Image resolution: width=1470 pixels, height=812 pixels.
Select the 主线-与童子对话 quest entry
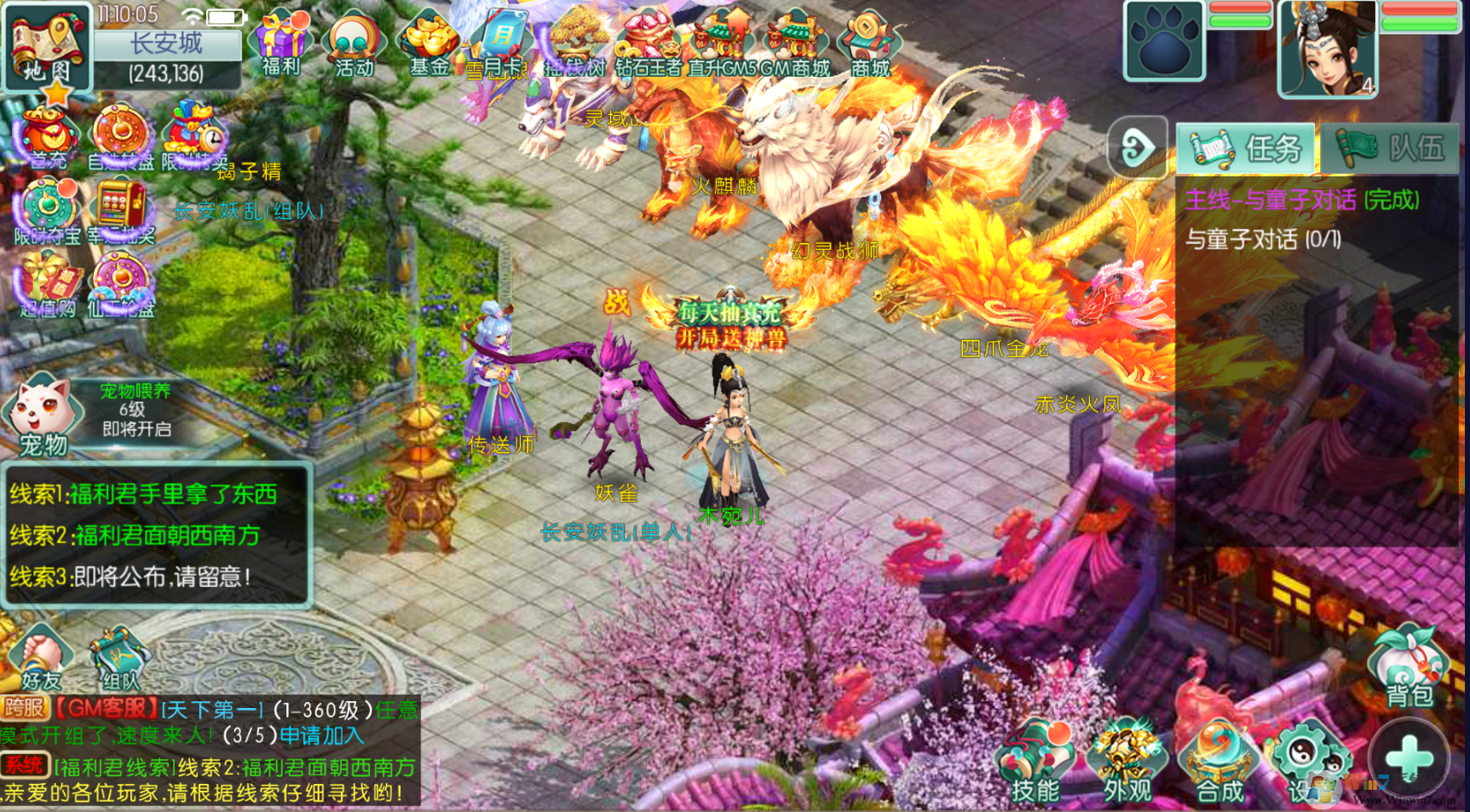point(1302,200)
